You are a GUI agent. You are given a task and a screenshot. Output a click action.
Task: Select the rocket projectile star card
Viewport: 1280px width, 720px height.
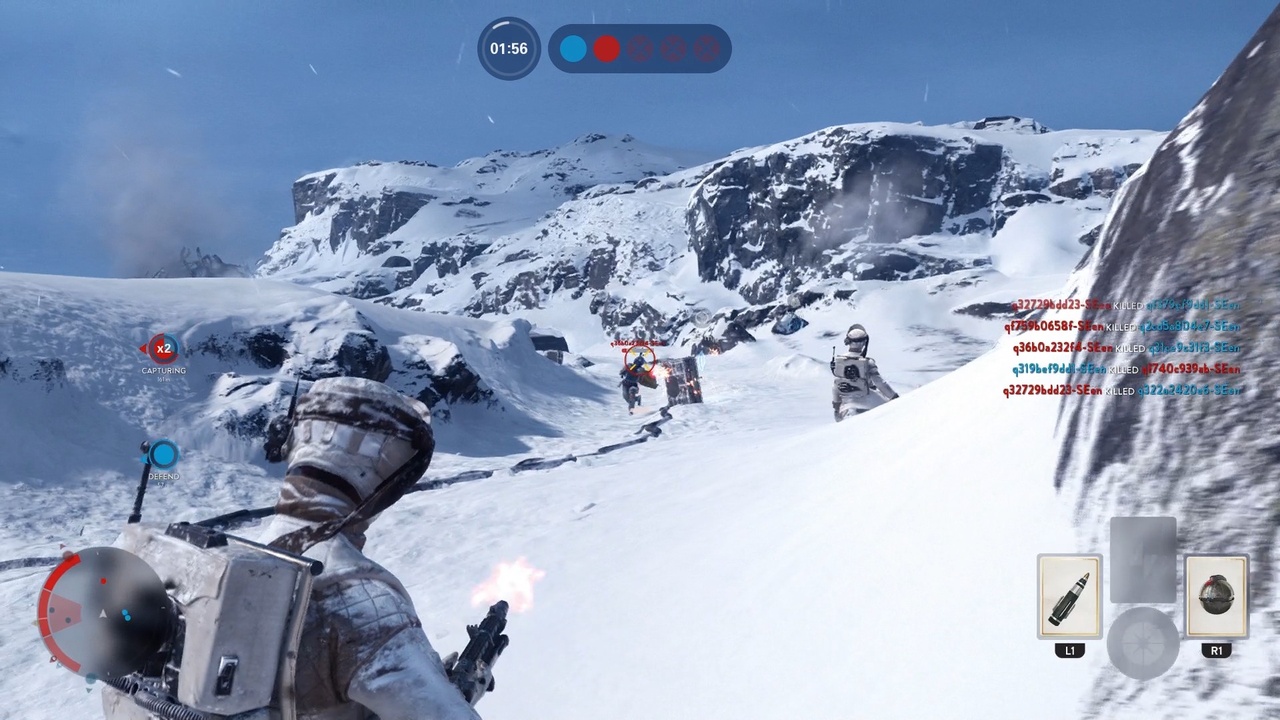coord(1069,597)
